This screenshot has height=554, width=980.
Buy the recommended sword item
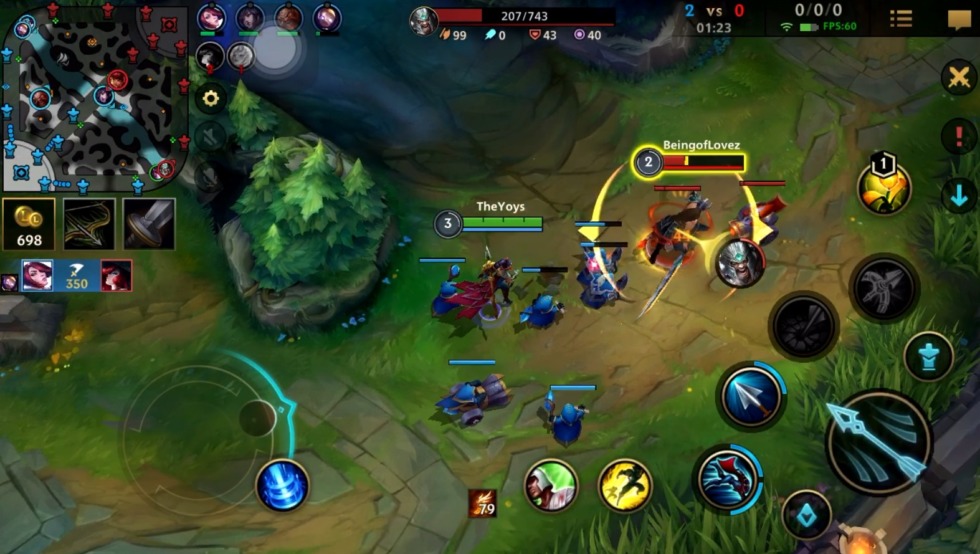(x=149, y=224)
